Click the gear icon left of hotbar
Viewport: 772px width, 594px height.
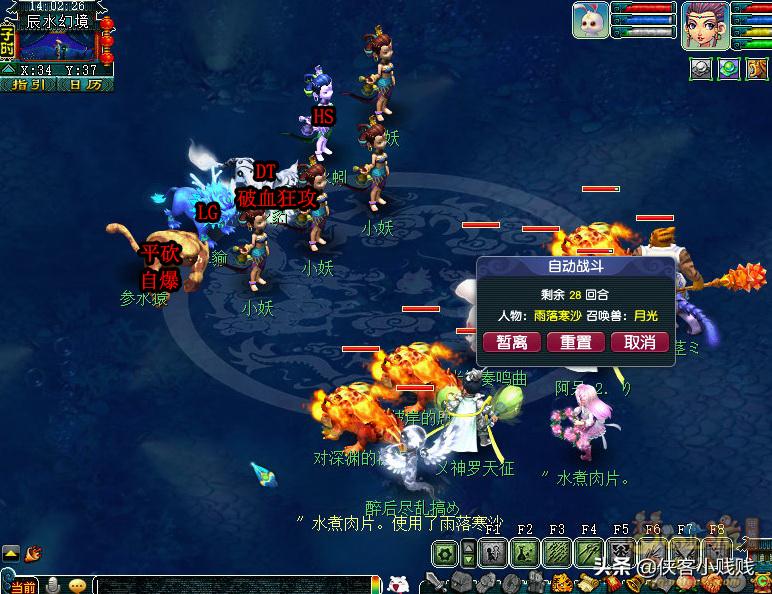point(446,553)
